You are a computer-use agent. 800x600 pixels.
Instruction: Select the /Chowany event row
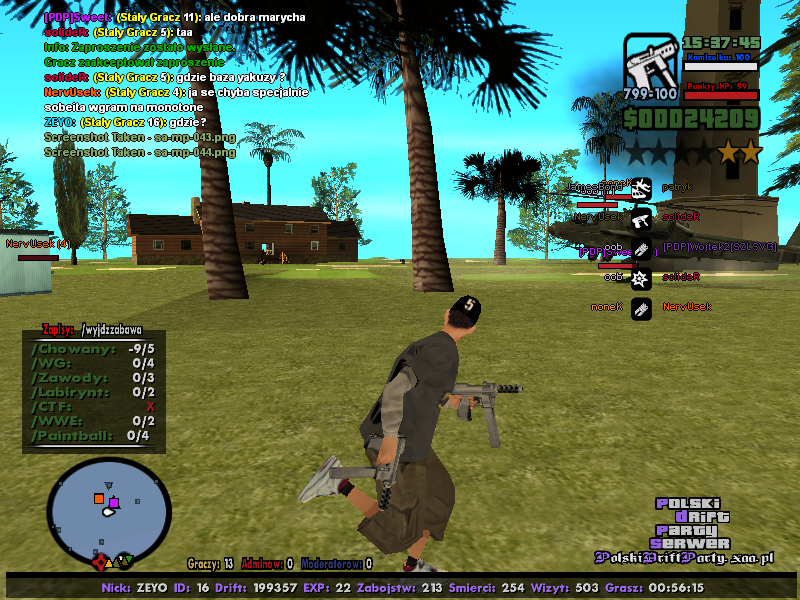point(93,348)
